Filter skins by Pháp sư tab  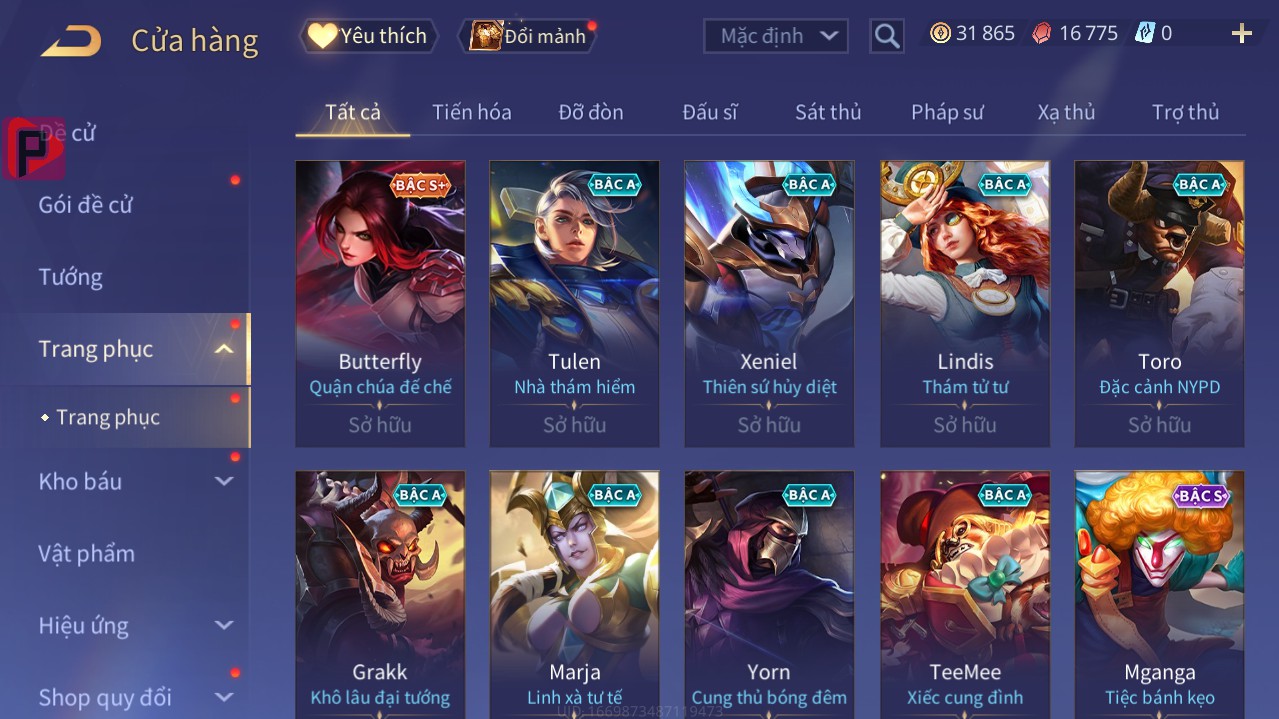point(947,112)
